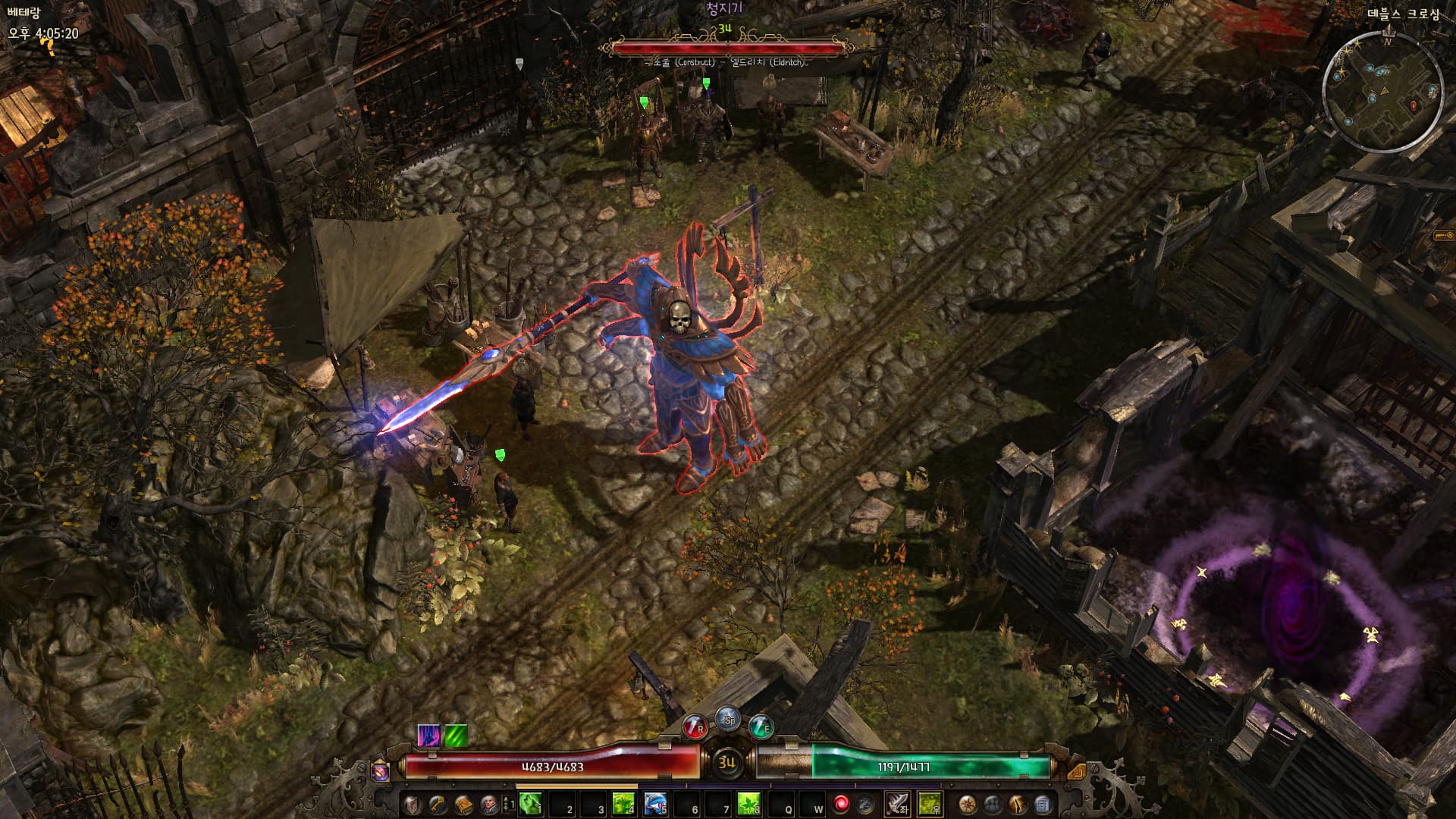1456x819 pixels.
Task: Open the compass map icon on the bar
Action: (x=968, y=804)
